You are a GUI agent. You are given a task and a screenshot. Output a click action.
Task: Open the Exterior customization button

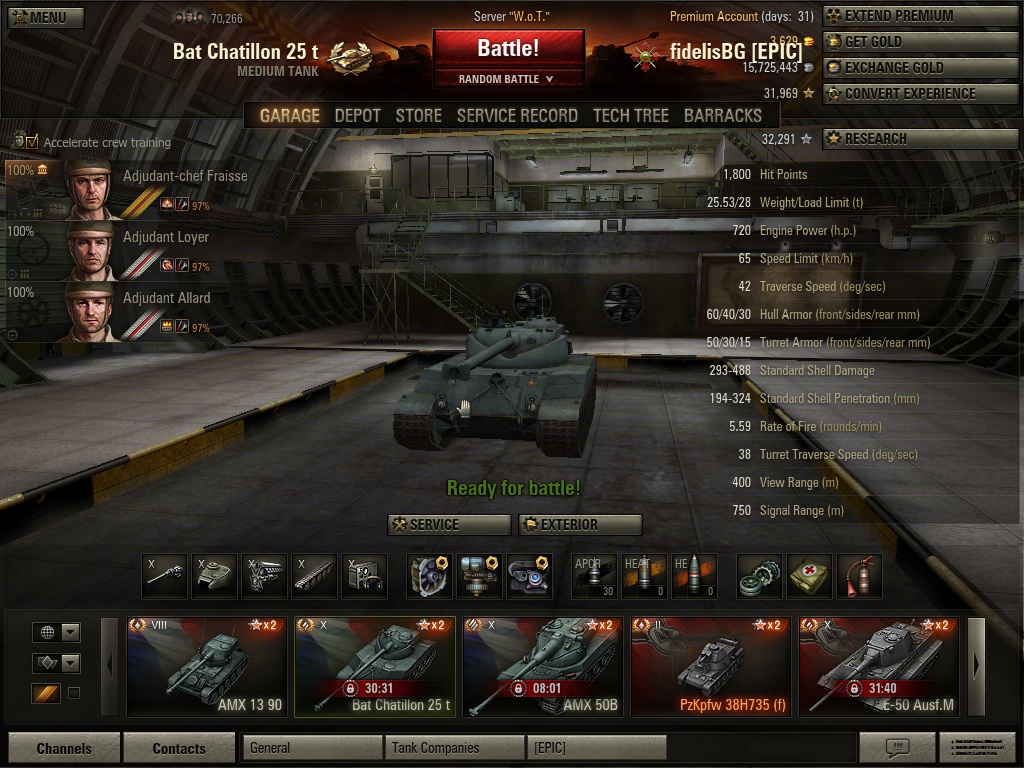[580, 524]
